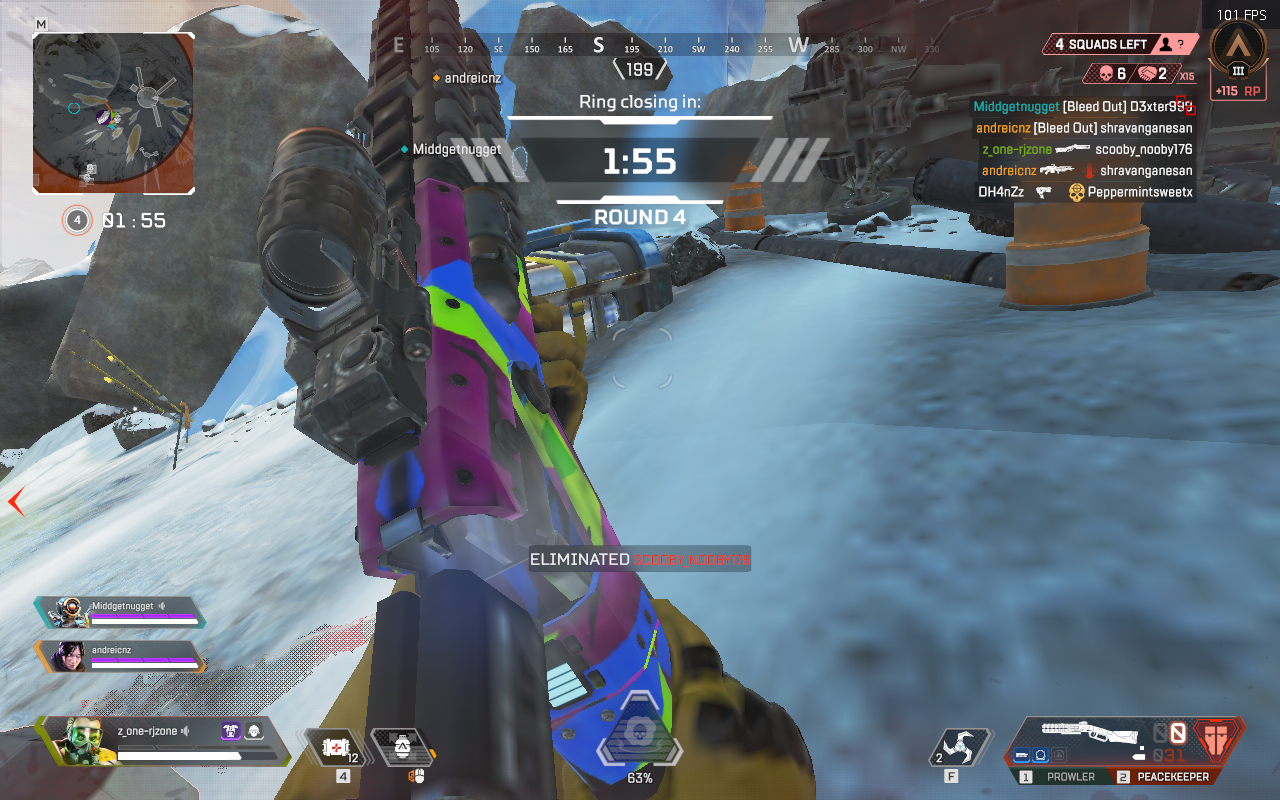
Task: Click the purple body armor icon
Action: tap(231, 731)
